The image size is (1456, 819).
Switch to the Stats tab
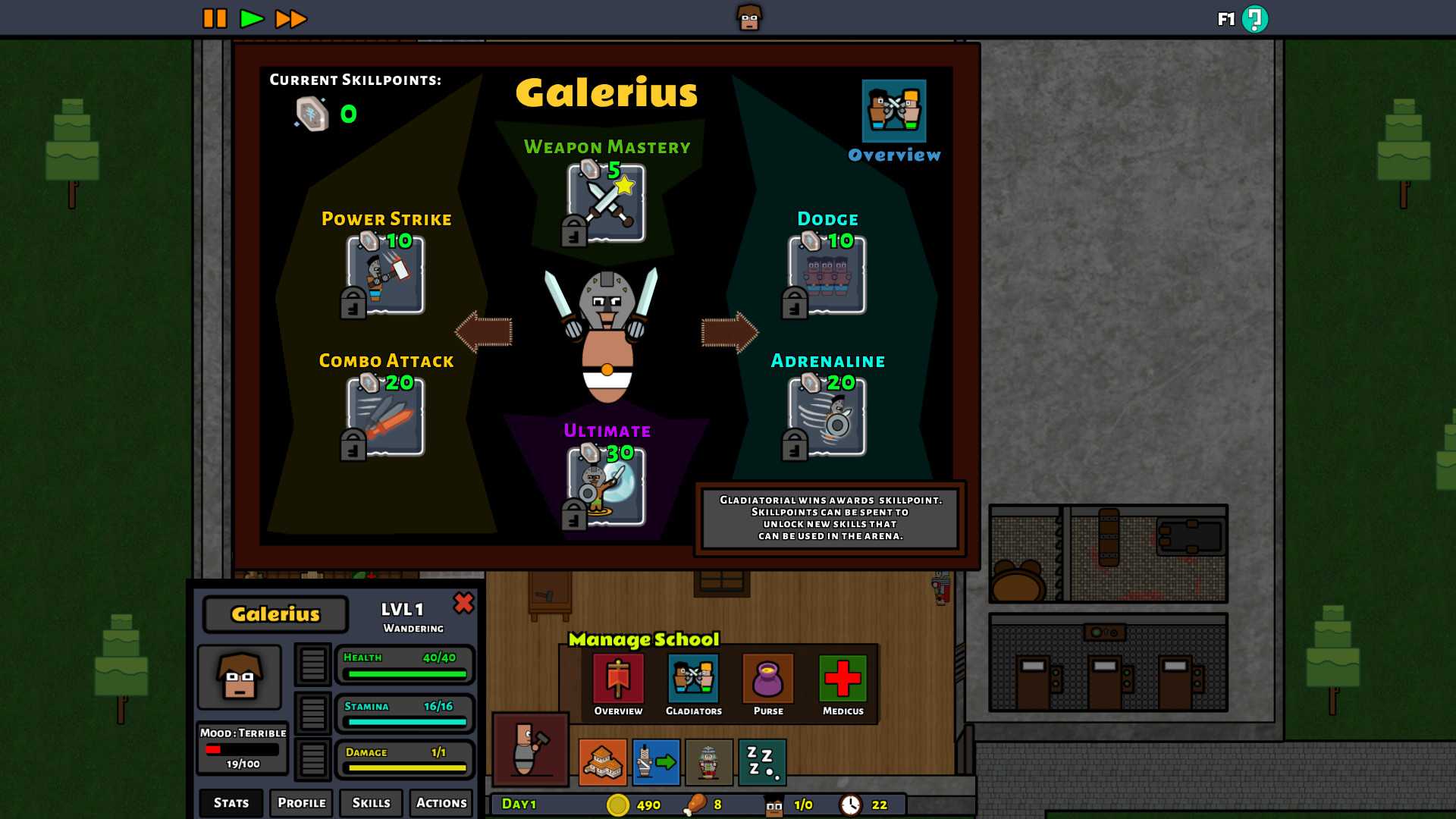click(231, 802)
